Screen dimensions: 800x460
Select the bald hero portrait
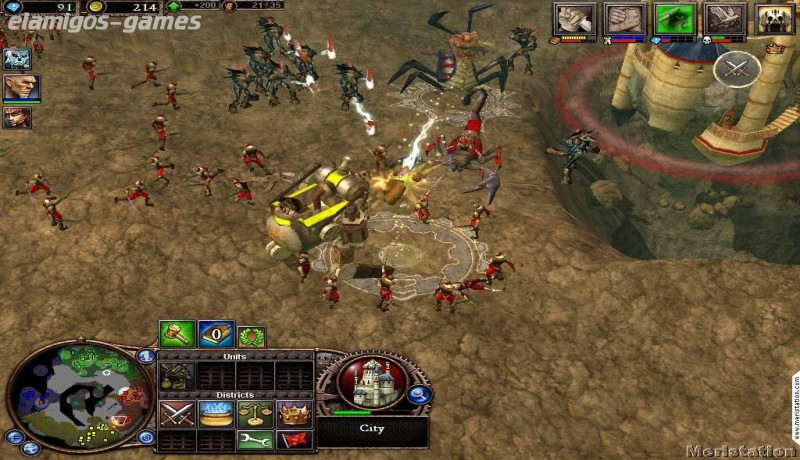19,87
